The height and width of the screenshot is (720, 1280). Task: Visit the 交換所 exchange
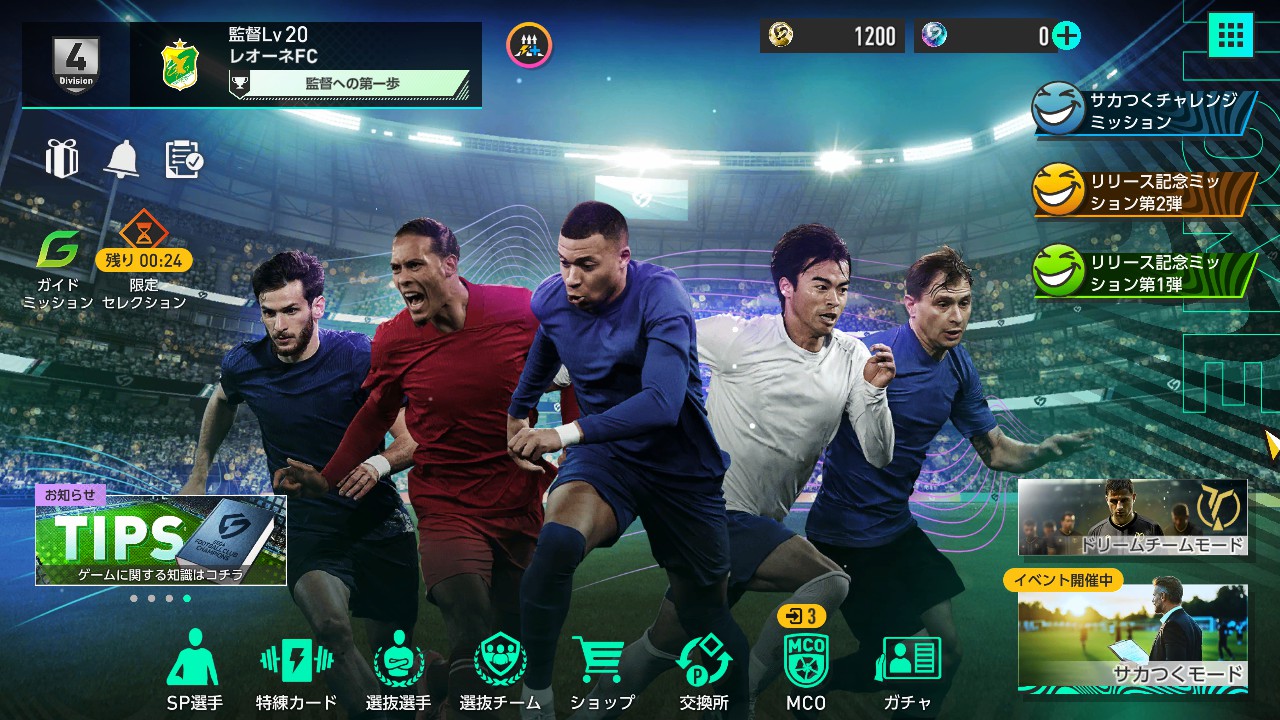coord(704,668)
